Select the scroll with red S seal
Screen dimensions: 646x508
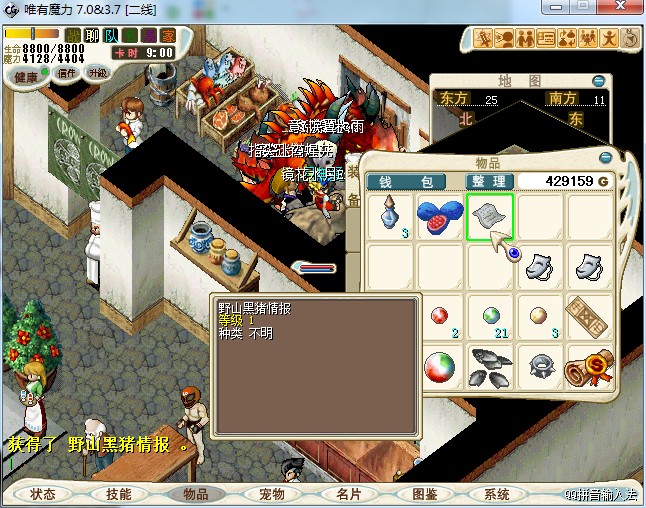(x=589, y=367)
